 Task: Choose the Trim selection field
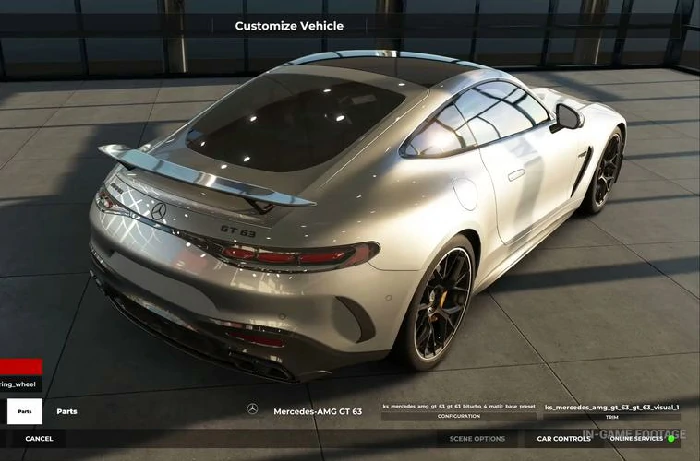612,408
